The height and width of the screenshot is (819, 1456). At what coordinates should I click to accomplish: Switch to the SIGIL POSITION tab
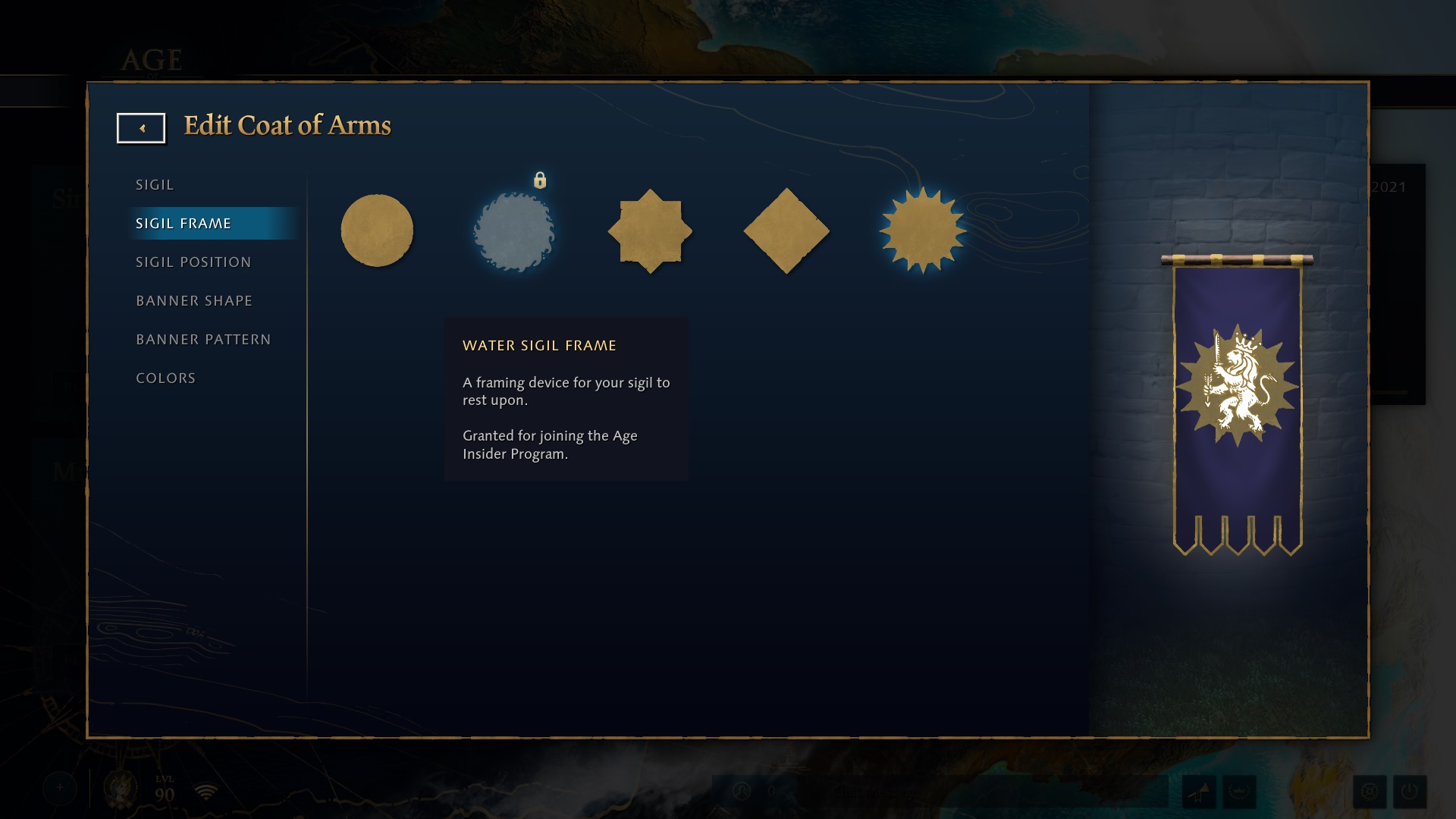click(x=193, y=262)
